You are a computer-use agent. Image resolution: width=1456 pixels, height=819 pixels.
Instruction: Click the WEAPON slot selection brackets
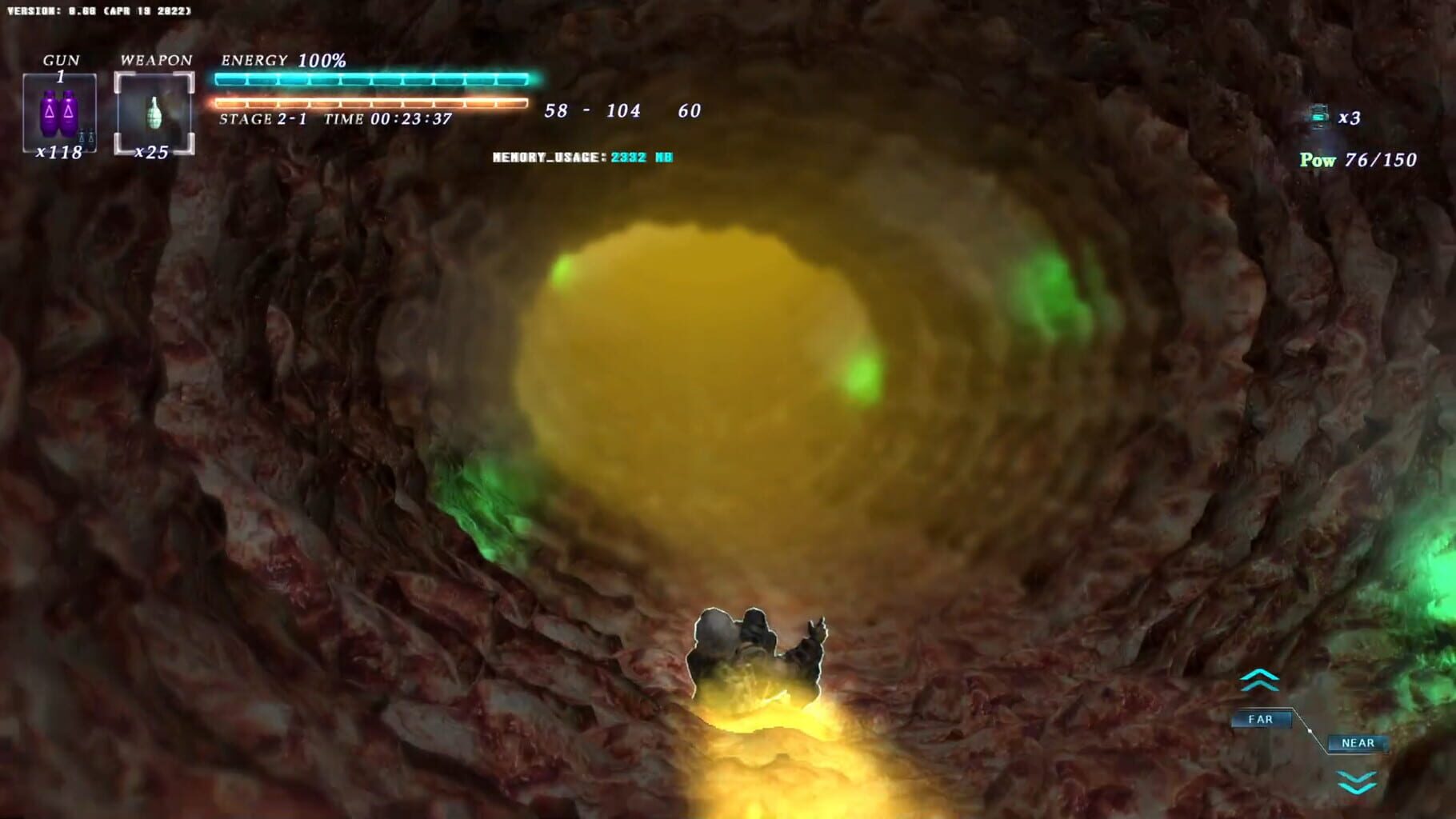coord(118,74)
